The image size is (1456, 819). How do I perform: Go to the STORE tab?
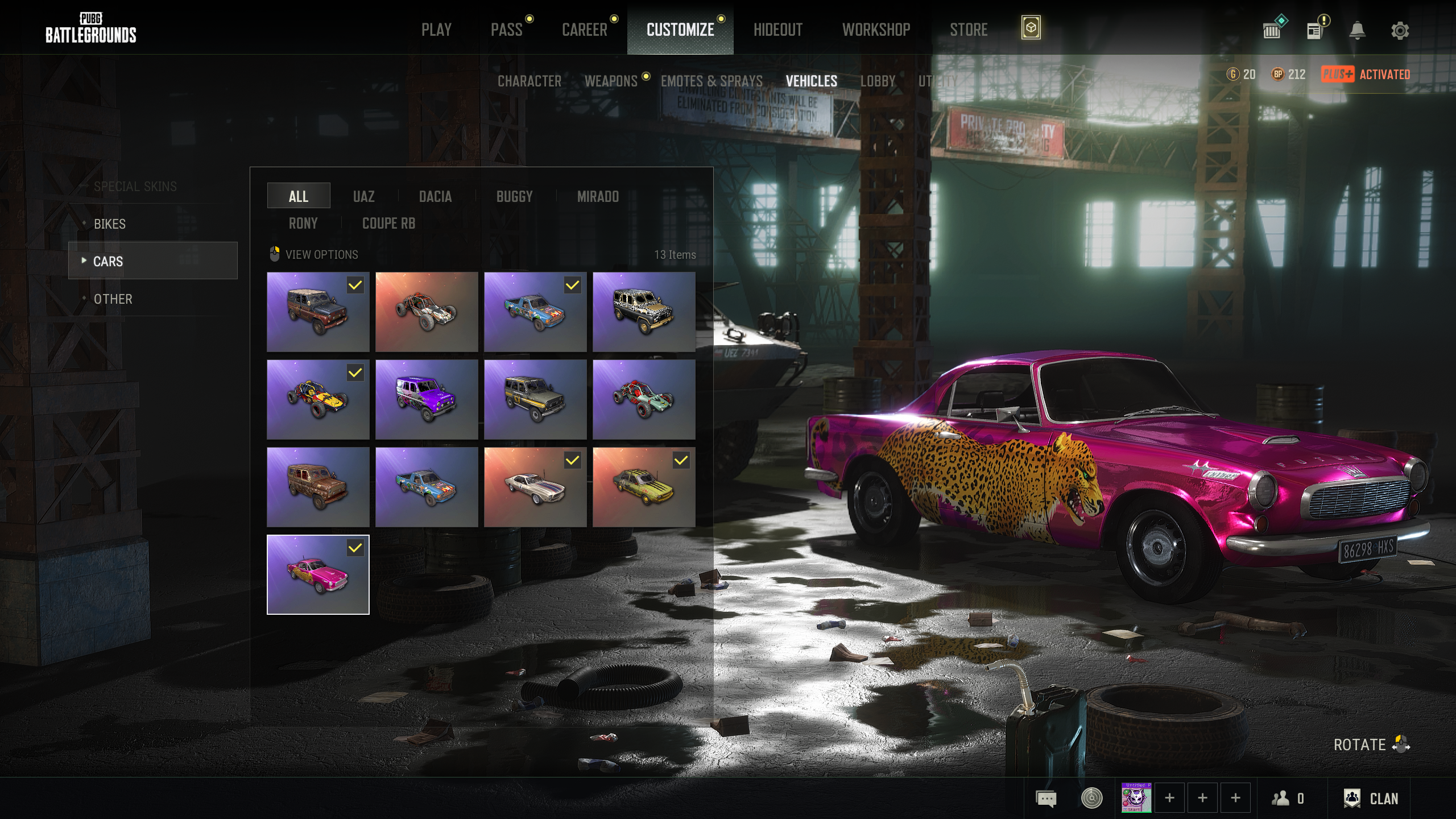tap(969, 30)
